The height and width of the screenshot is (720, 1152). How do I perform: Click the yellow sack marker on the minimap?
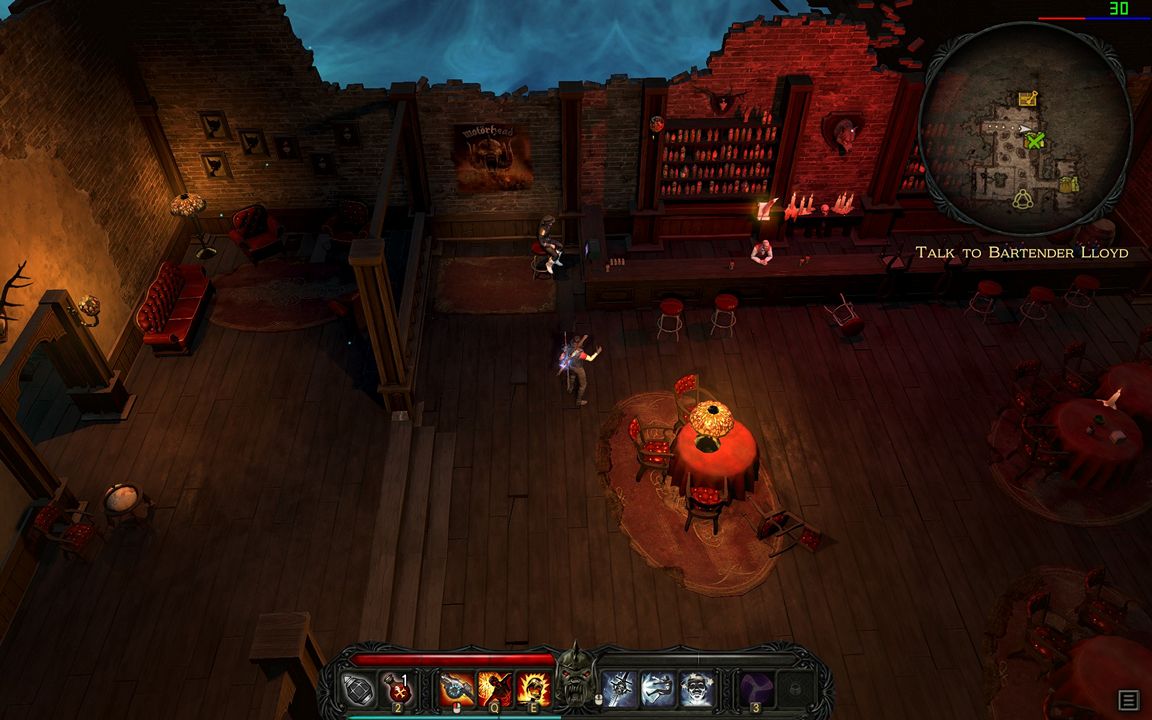[1069, 185]
